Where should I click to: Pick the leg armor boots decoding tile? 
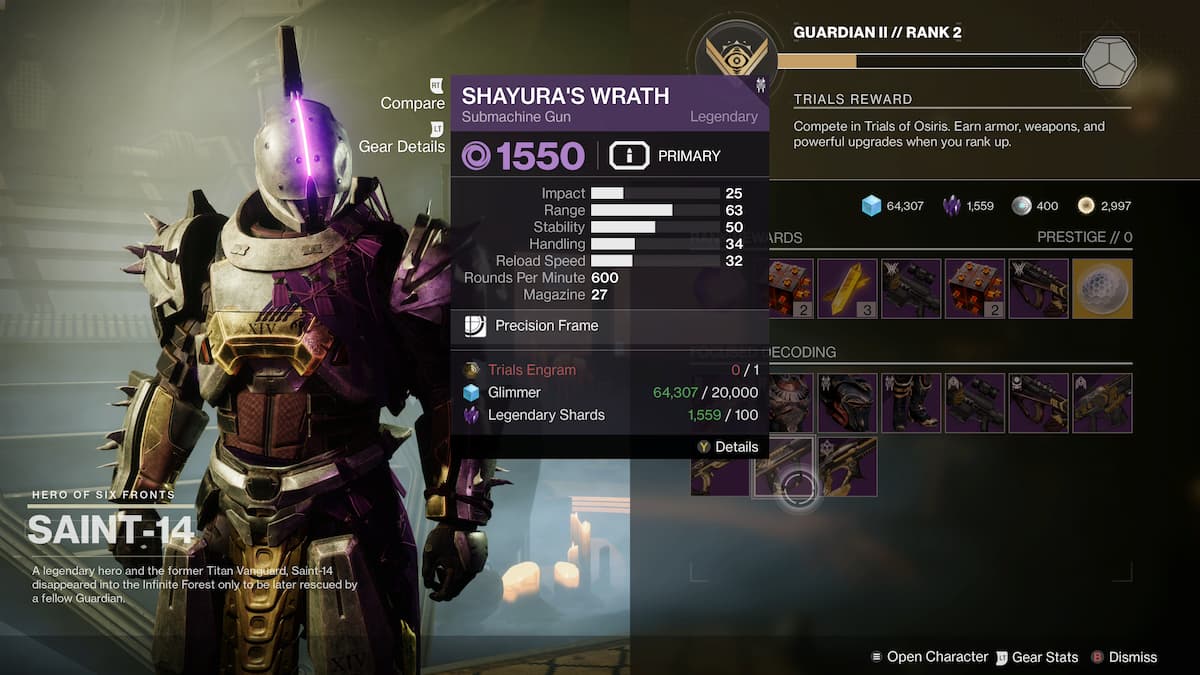click(x=911, y=403)
